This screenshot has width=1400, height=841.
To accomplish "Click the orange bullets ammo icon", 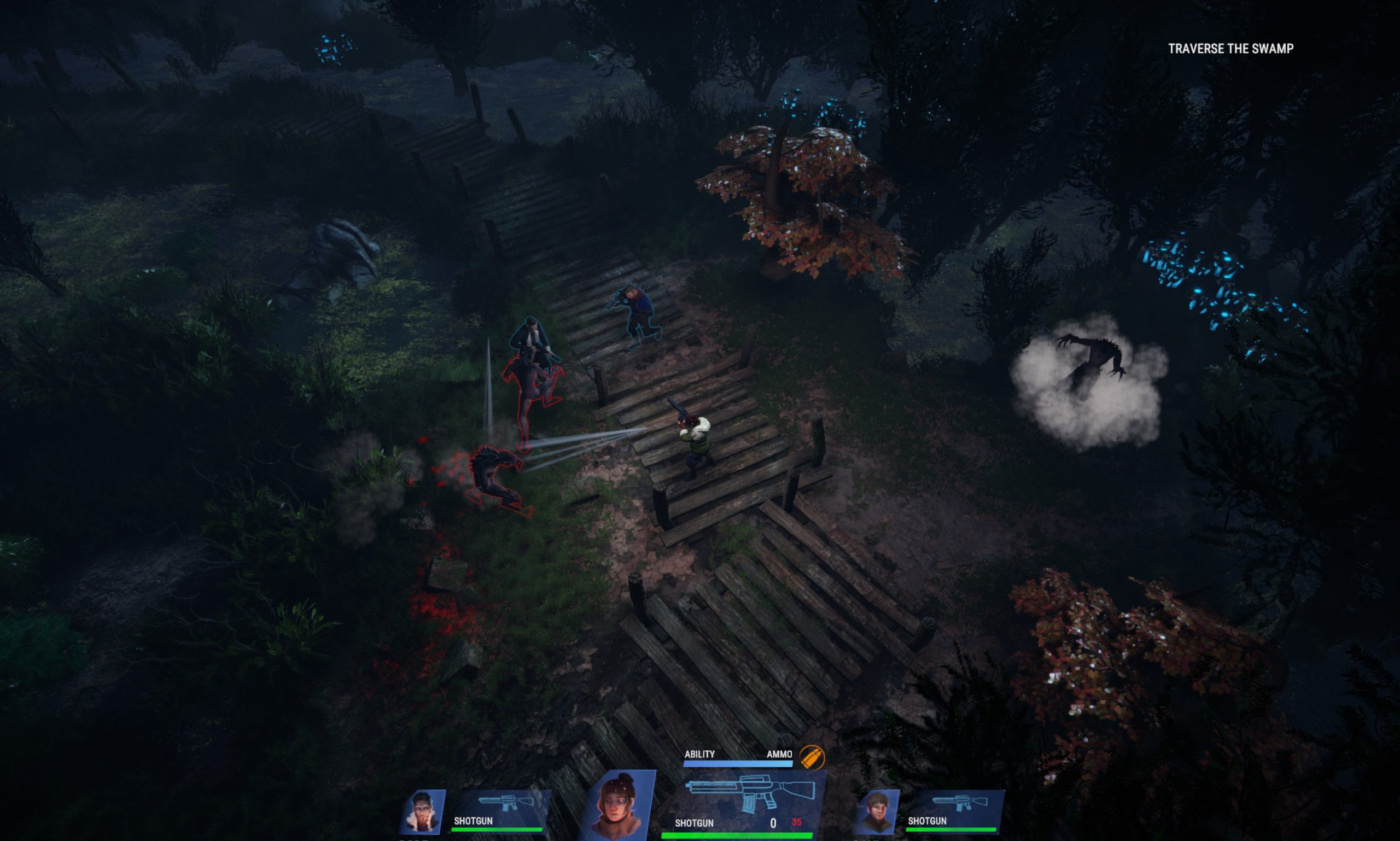I will tap(812, 757).
